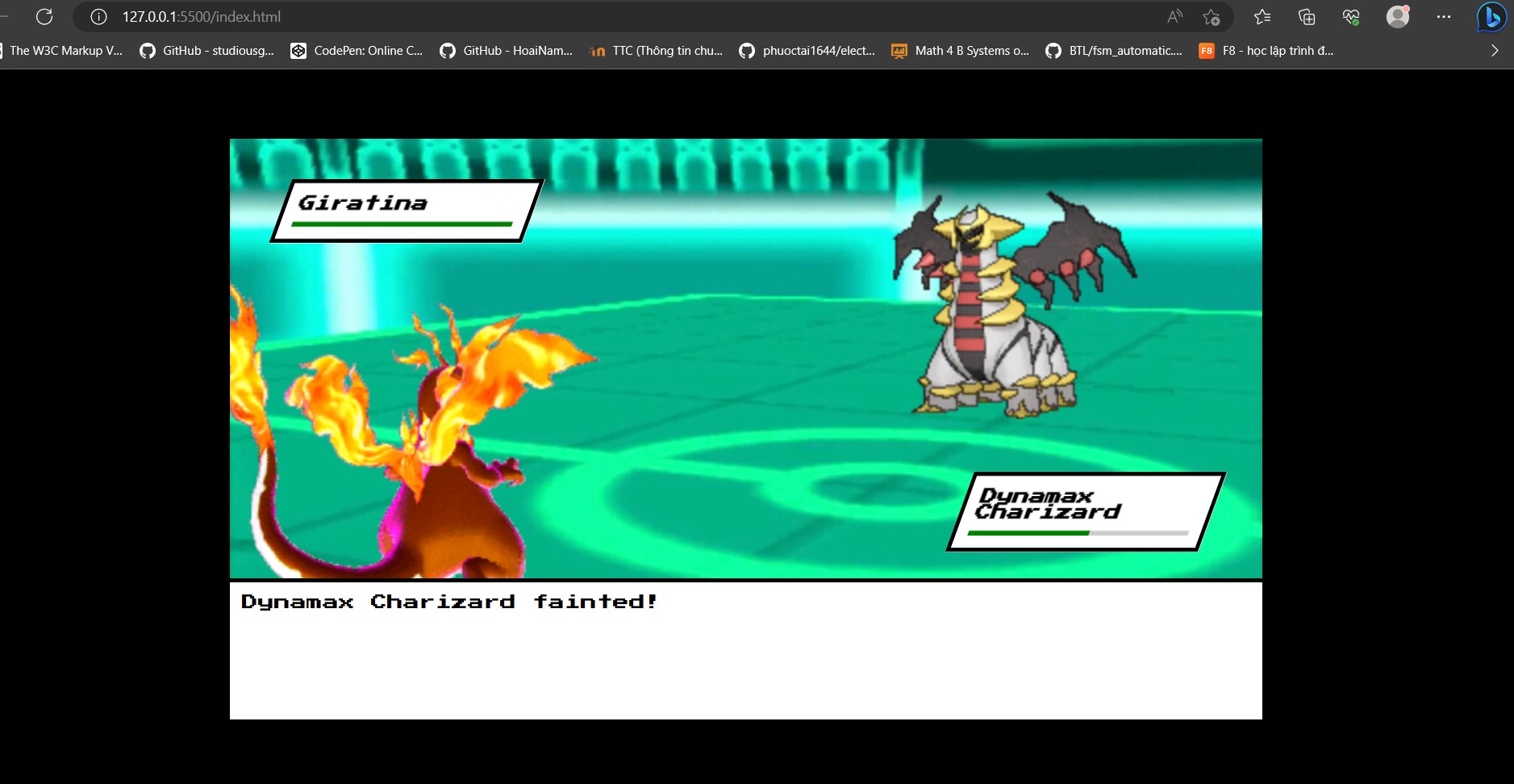Click the Reload page icon
Viewport: 1514px width, 784px height.
tap(45, 16)
